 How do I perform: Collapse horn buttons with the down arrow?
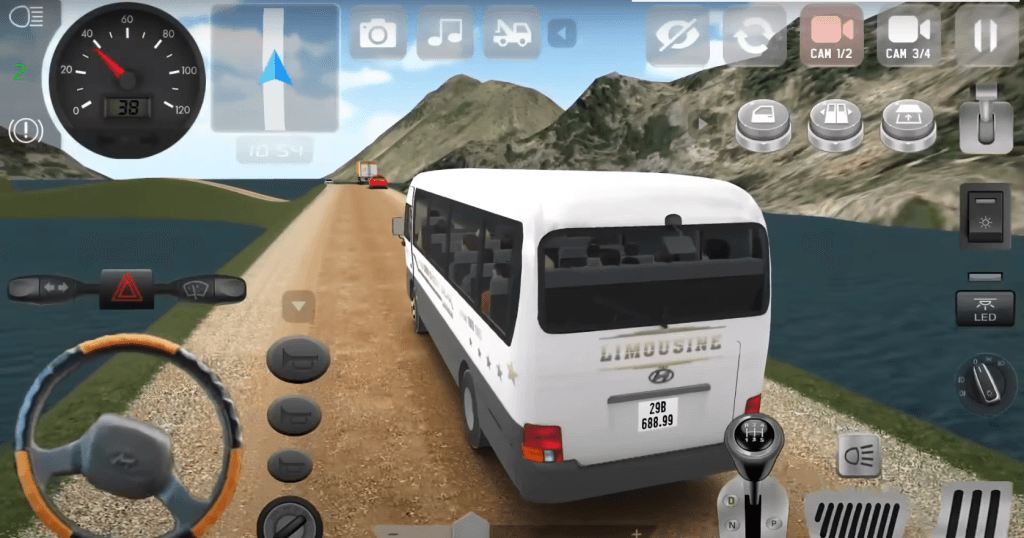pos(298,305)
